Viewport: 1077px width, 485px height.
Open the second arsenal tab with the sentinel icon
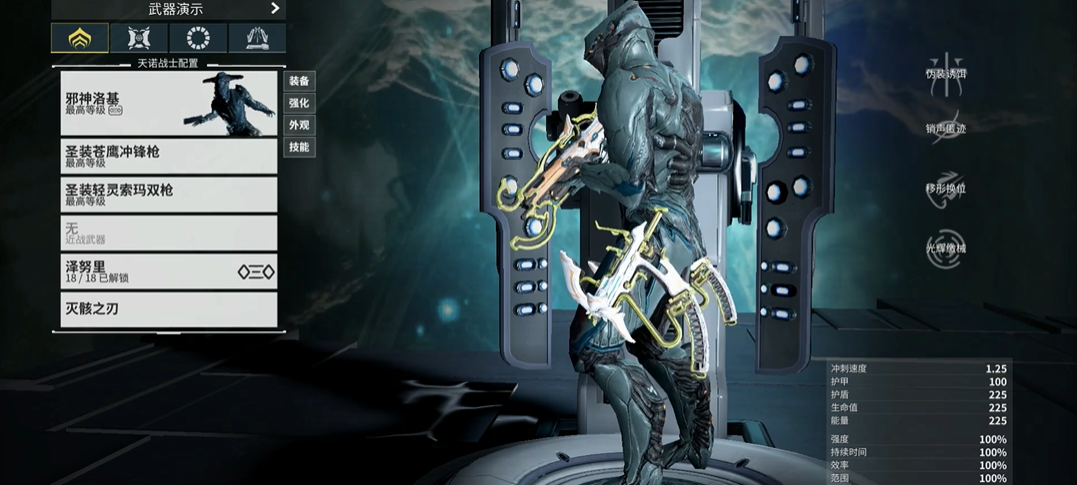point(139,38)
